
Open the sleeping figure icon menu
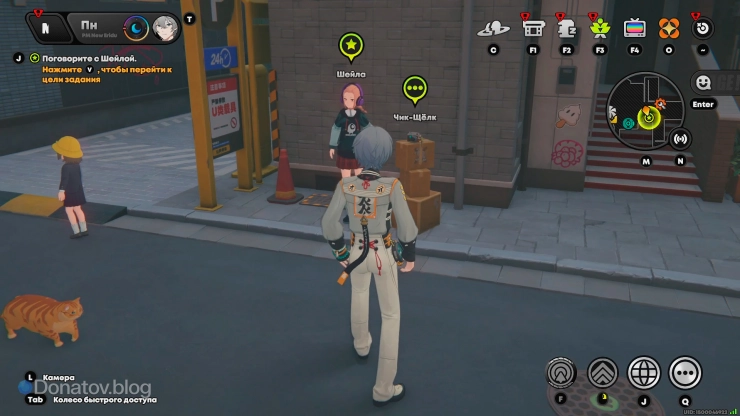tap(566, 27)
